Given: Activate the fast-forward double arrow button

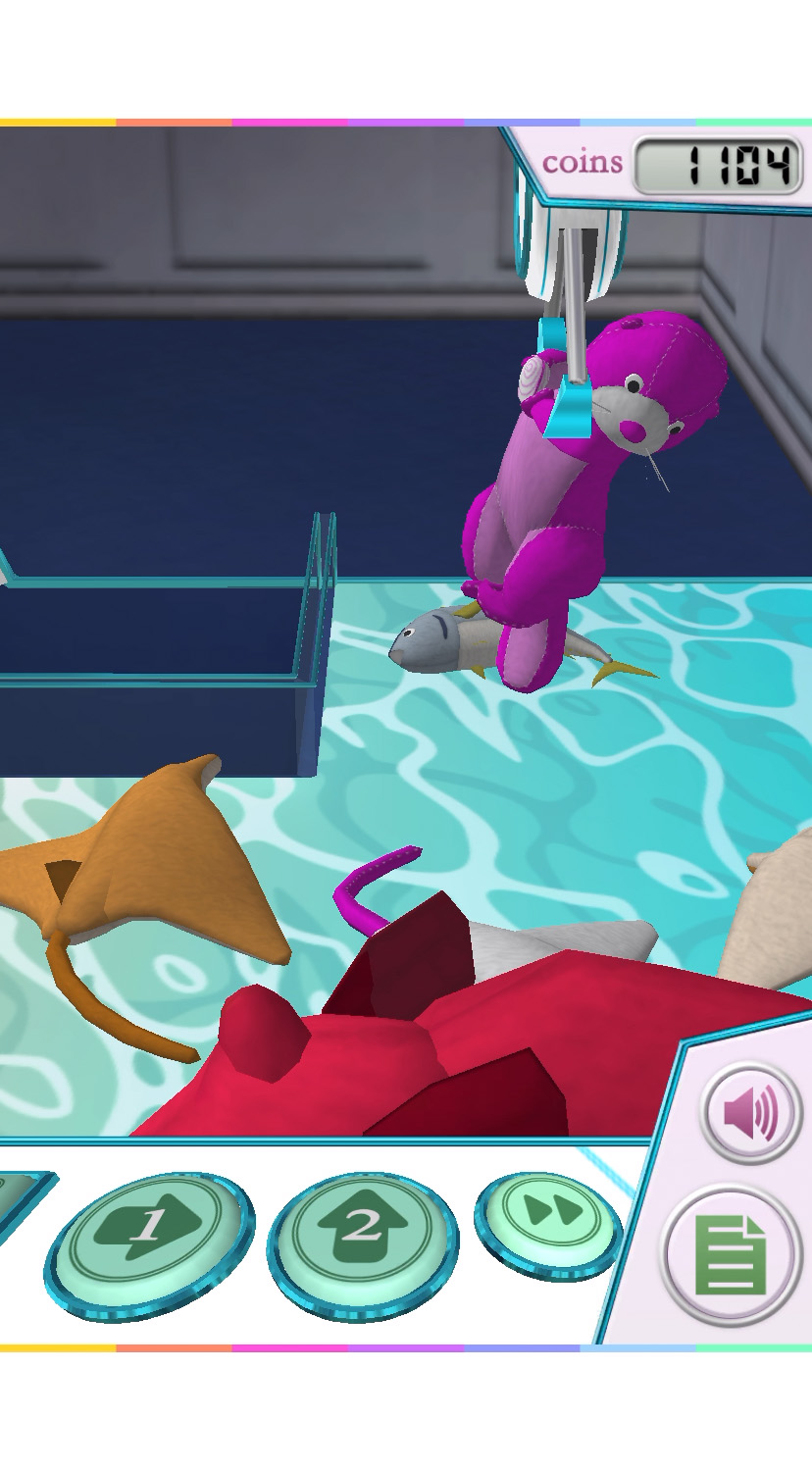Looking at the screenshot, I should coord(546,1216).
